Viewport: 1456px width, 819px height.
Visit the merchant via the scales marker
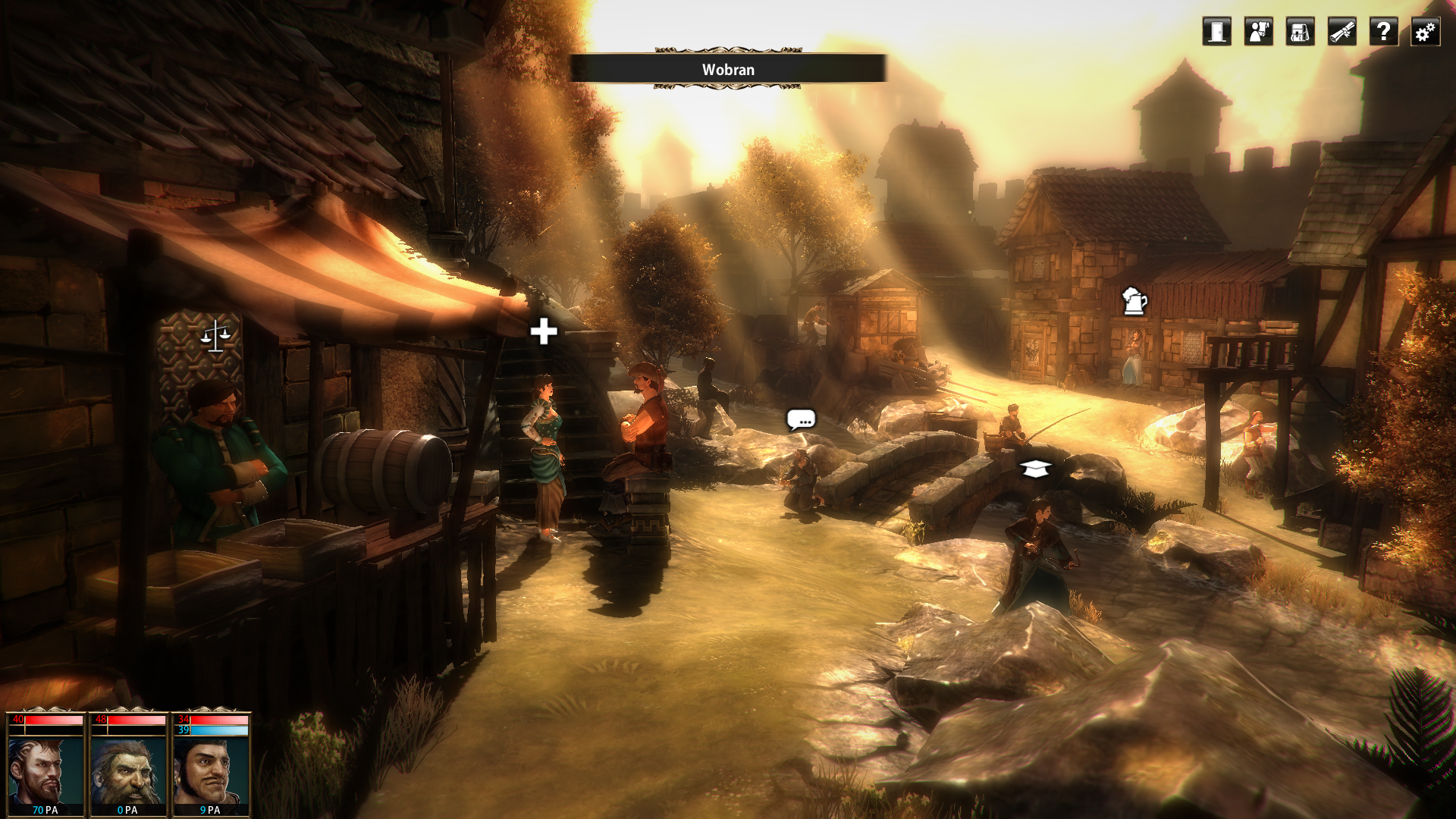(x=215, y=335)
